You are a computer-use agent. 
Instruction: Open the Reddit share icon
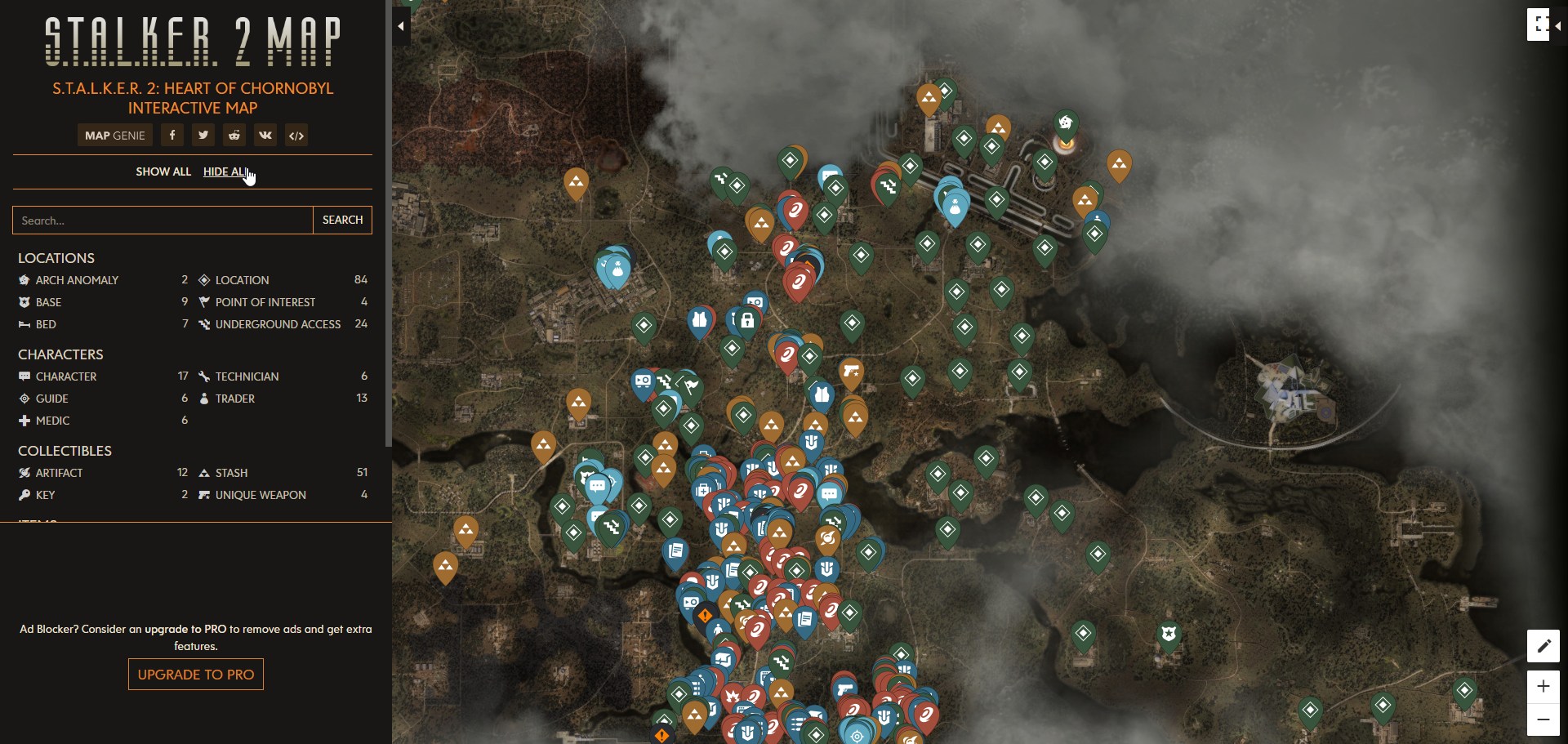[234, 135]
